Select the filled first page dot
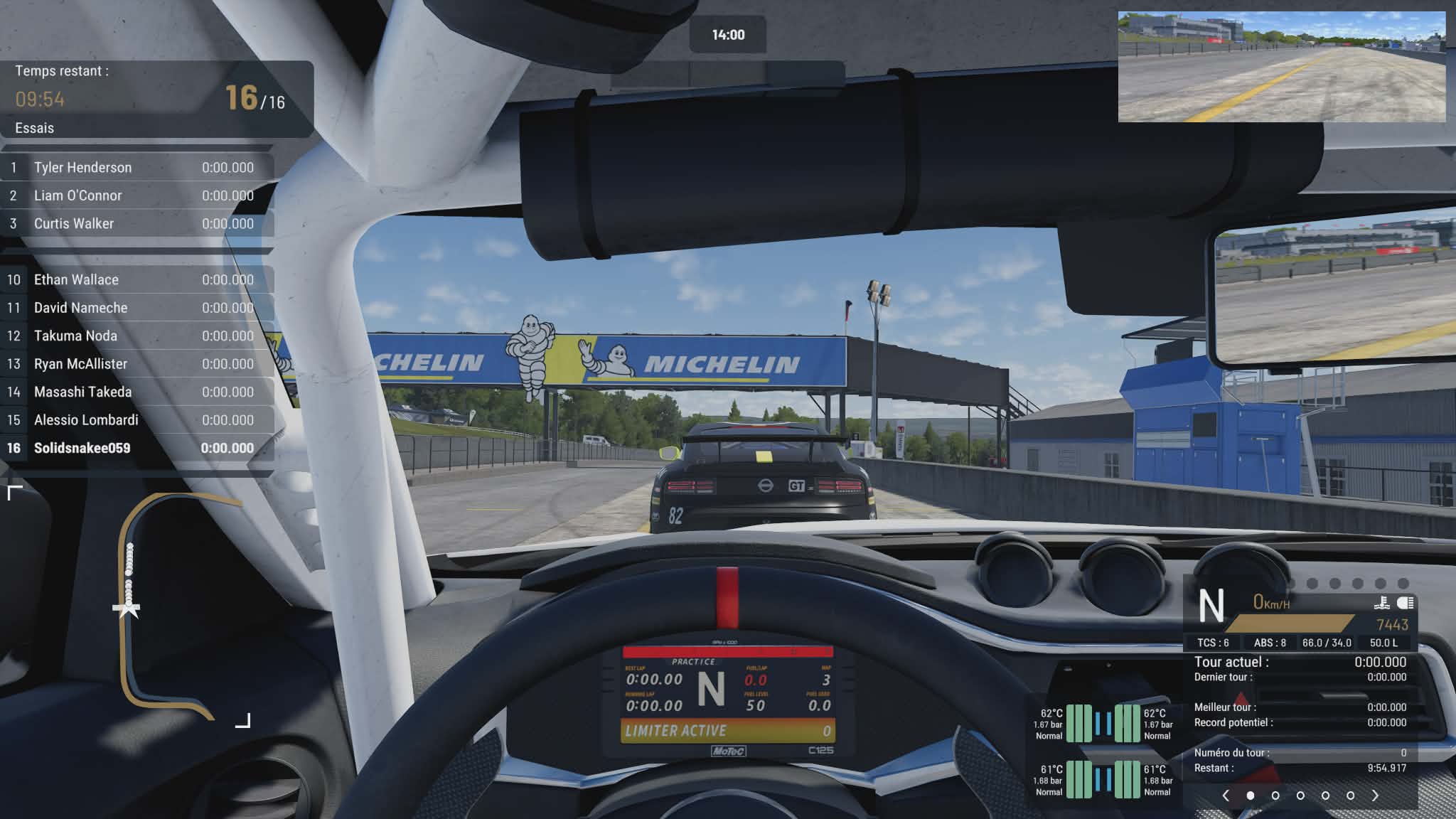This screenshot has width=1456, height=819. 1251,796
